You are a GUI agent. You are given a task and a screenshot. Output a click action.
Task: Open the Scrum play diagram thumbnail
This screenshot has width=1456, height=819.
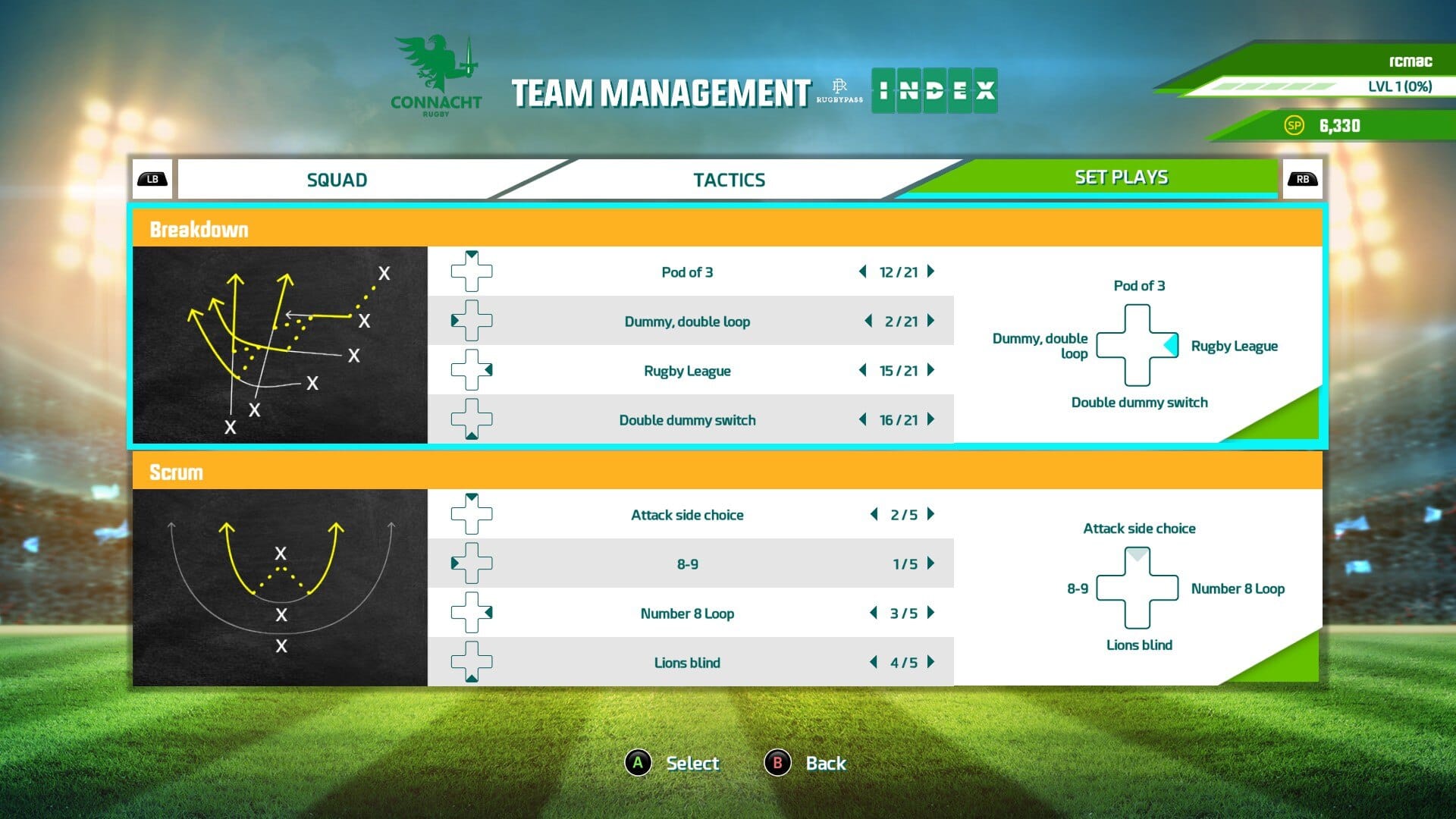280,588
